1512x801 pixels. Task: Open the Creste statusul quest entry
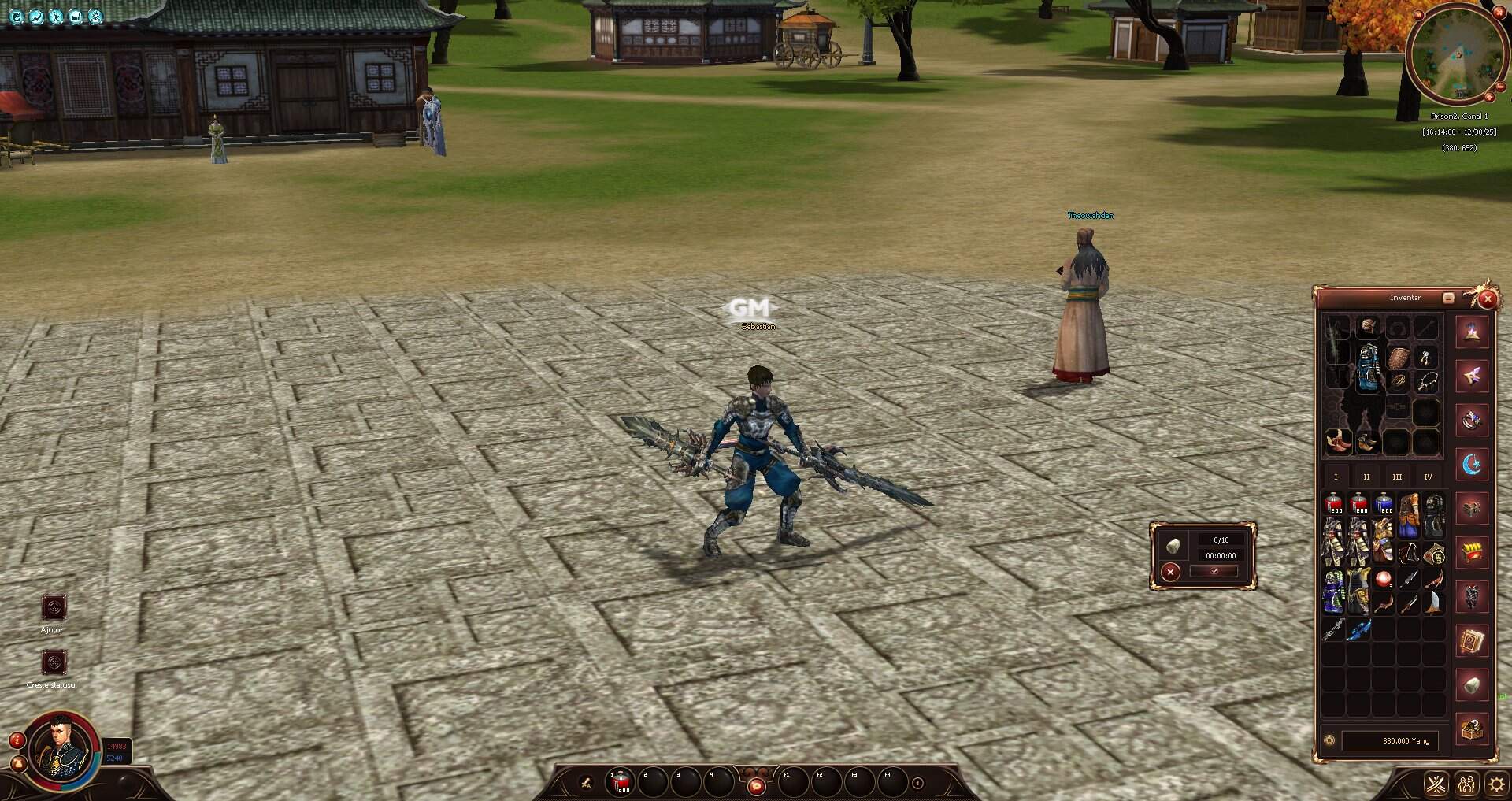point(54,662)
